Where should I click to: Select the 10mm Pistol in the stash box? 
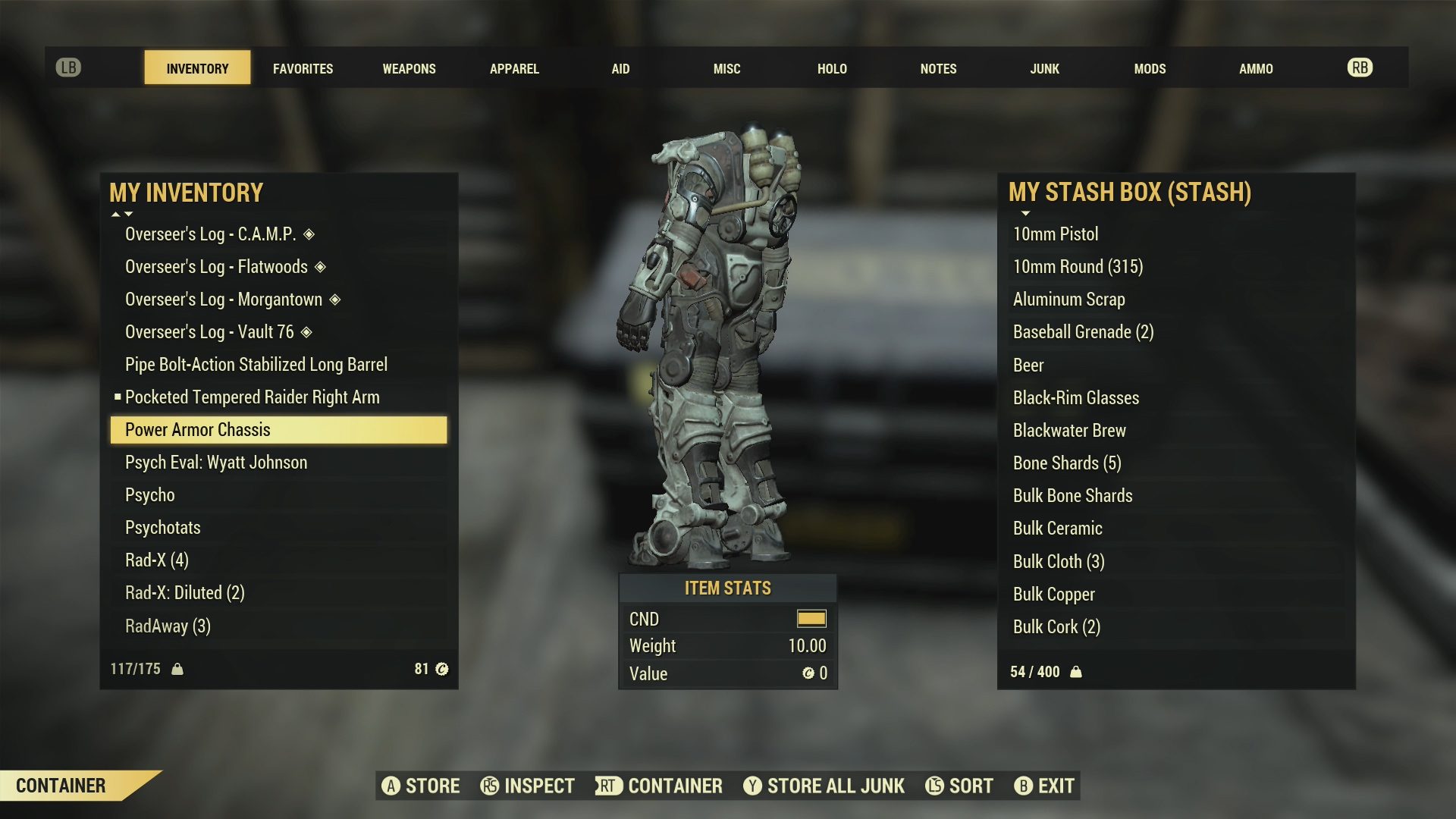click(x=1056, y=234)
